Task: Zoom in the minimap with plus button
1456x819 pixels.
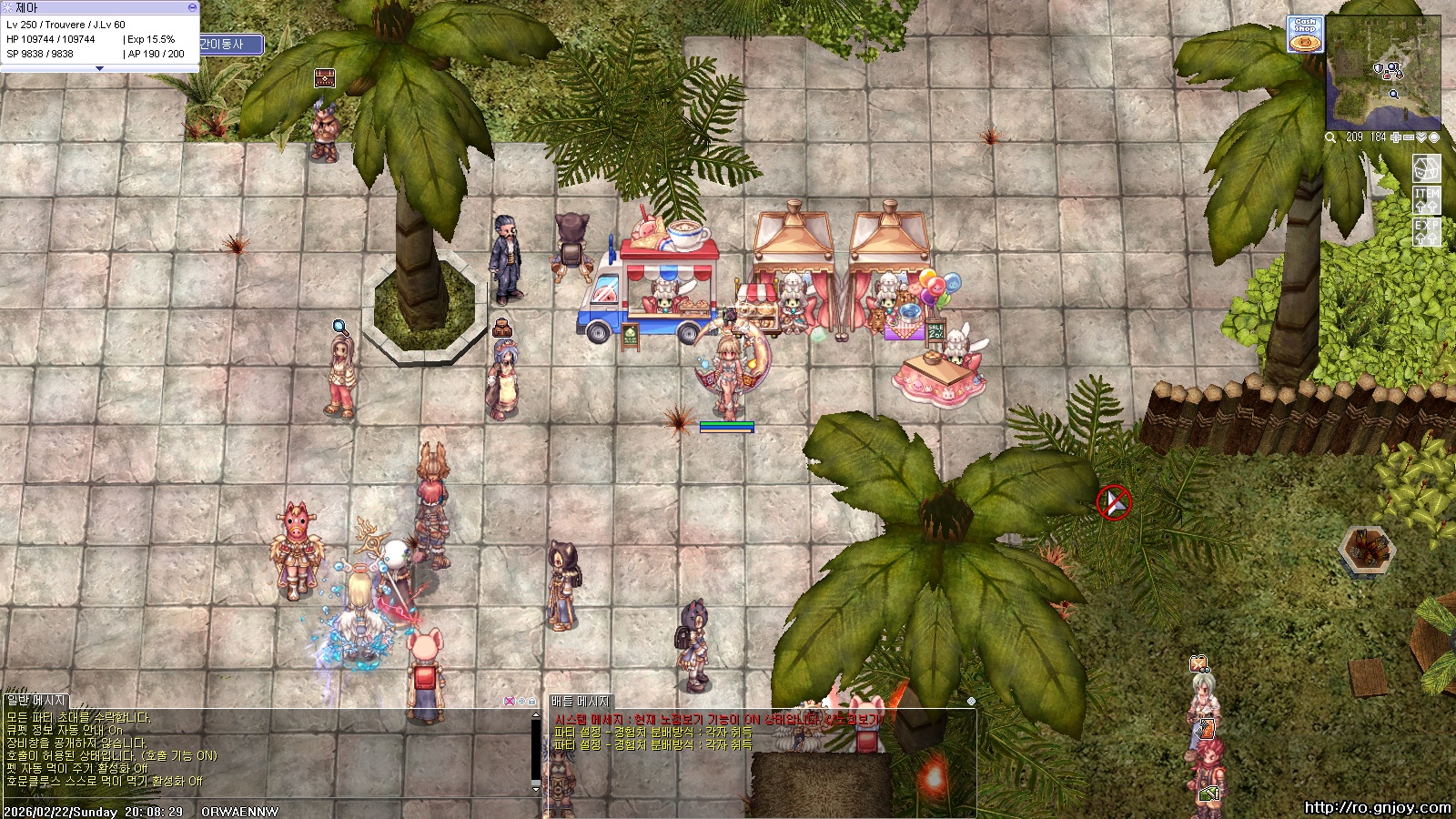Action: pyautogui.click(x=1396, y=137)
